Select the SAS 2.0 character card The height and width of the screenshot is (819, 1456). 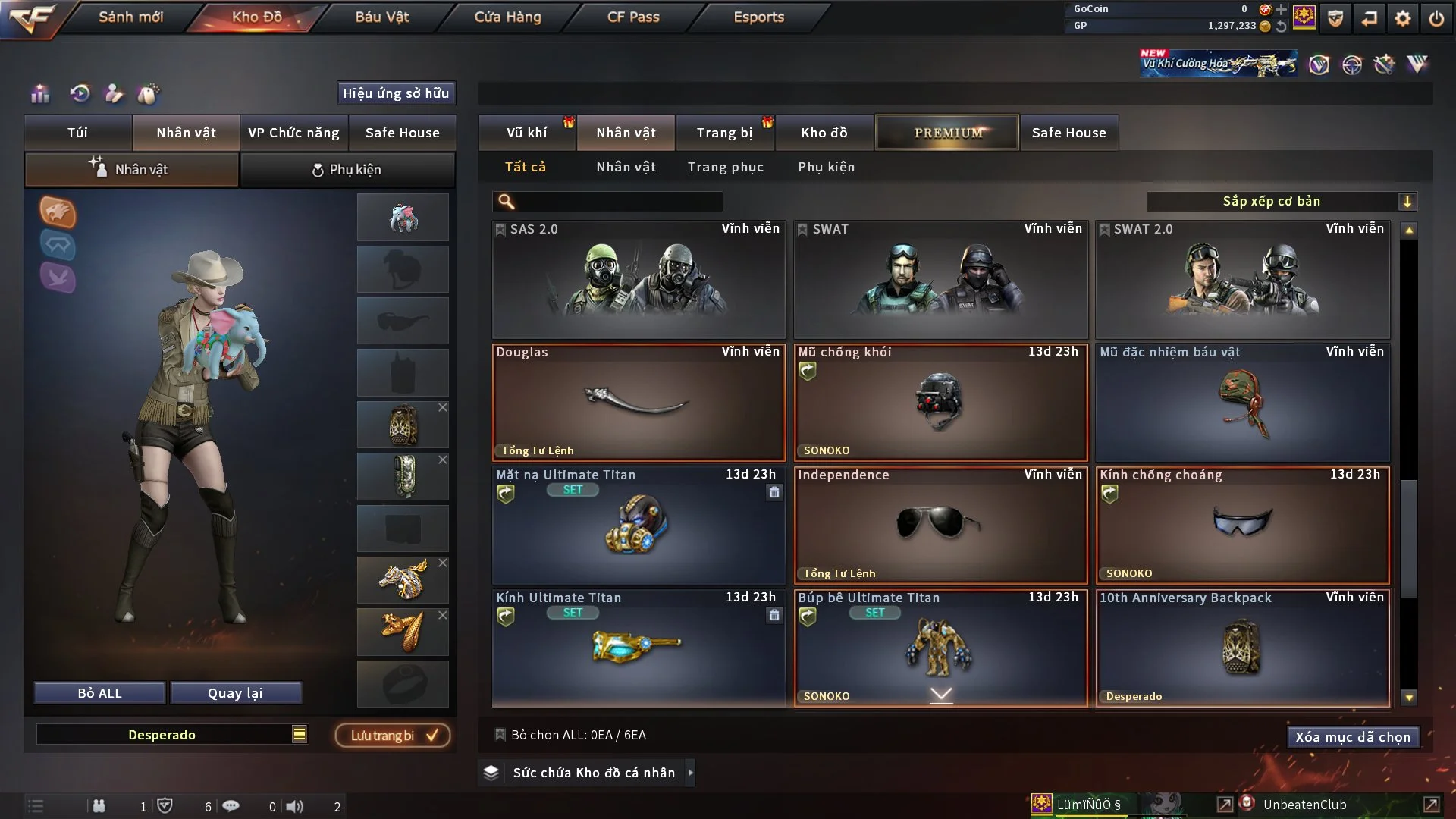click(639, 280)
